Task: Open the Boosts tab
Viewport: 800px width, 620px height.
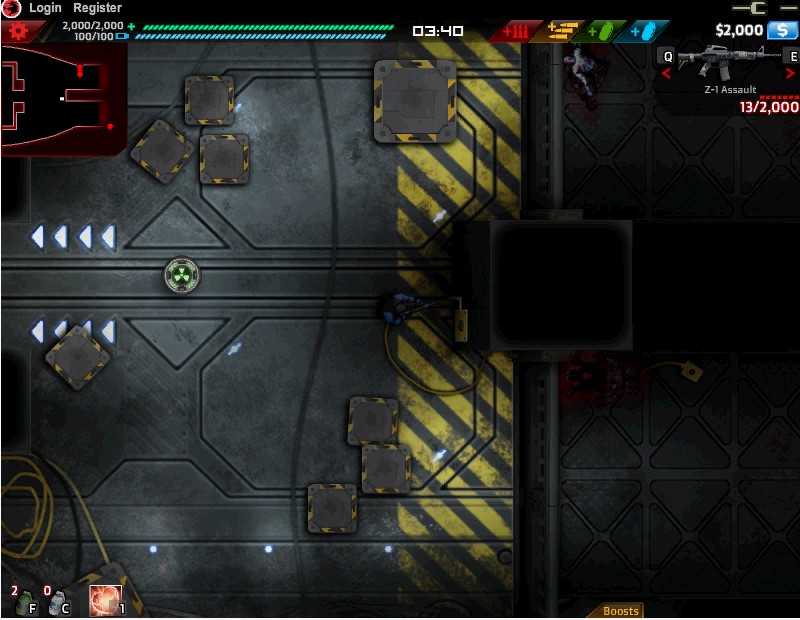Action: pyautogui.click(x=620, y=611)
